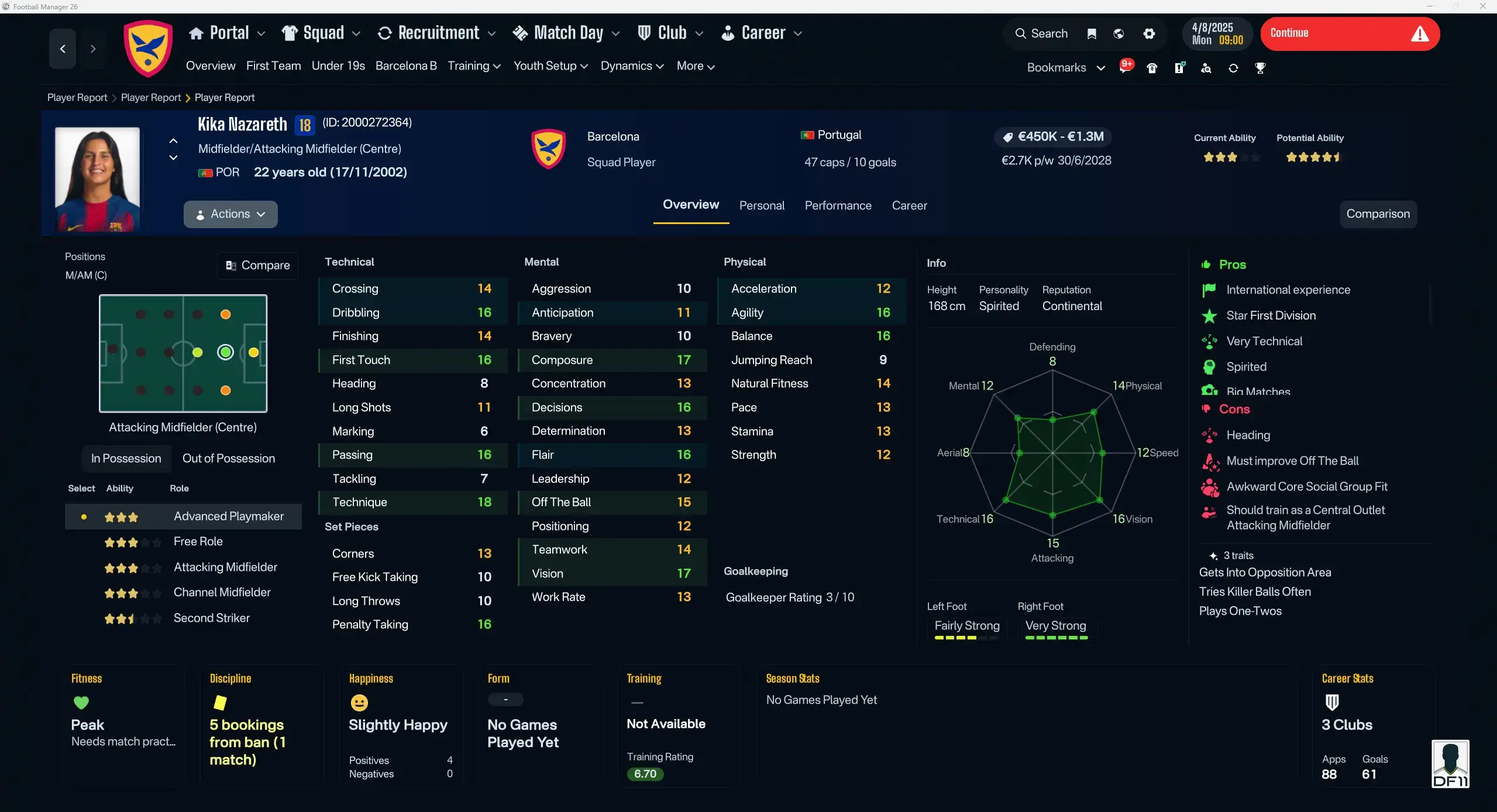Select the Free Role option
The image size is (1497, 812).
[198, 542]
